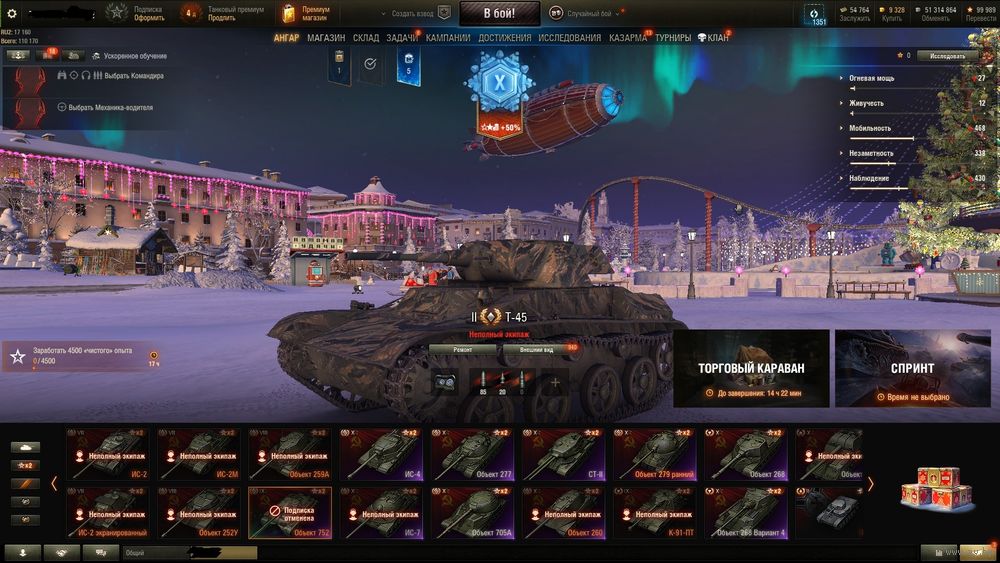The width and height of the screenshot is (1000, 563).
Task: Open the ИССЛЕДОВАНИЯ tab
Action: 570,38
